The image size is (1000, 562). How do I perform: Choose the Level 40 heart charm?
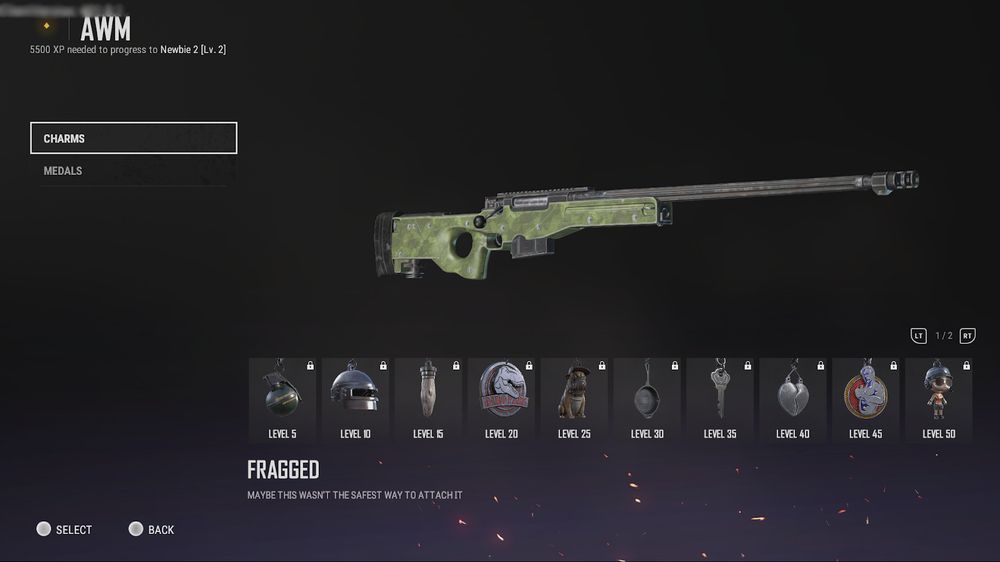(793, 399)
